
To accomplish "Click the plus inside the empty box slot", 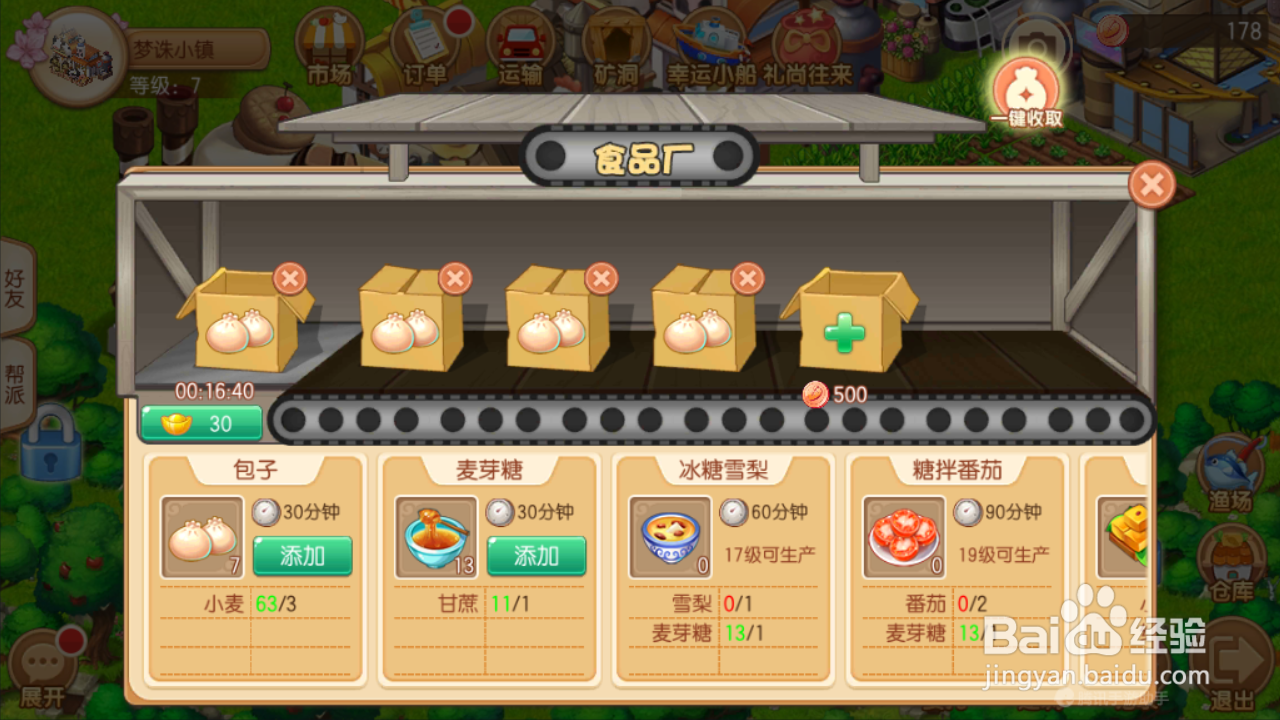I will 846,330.
